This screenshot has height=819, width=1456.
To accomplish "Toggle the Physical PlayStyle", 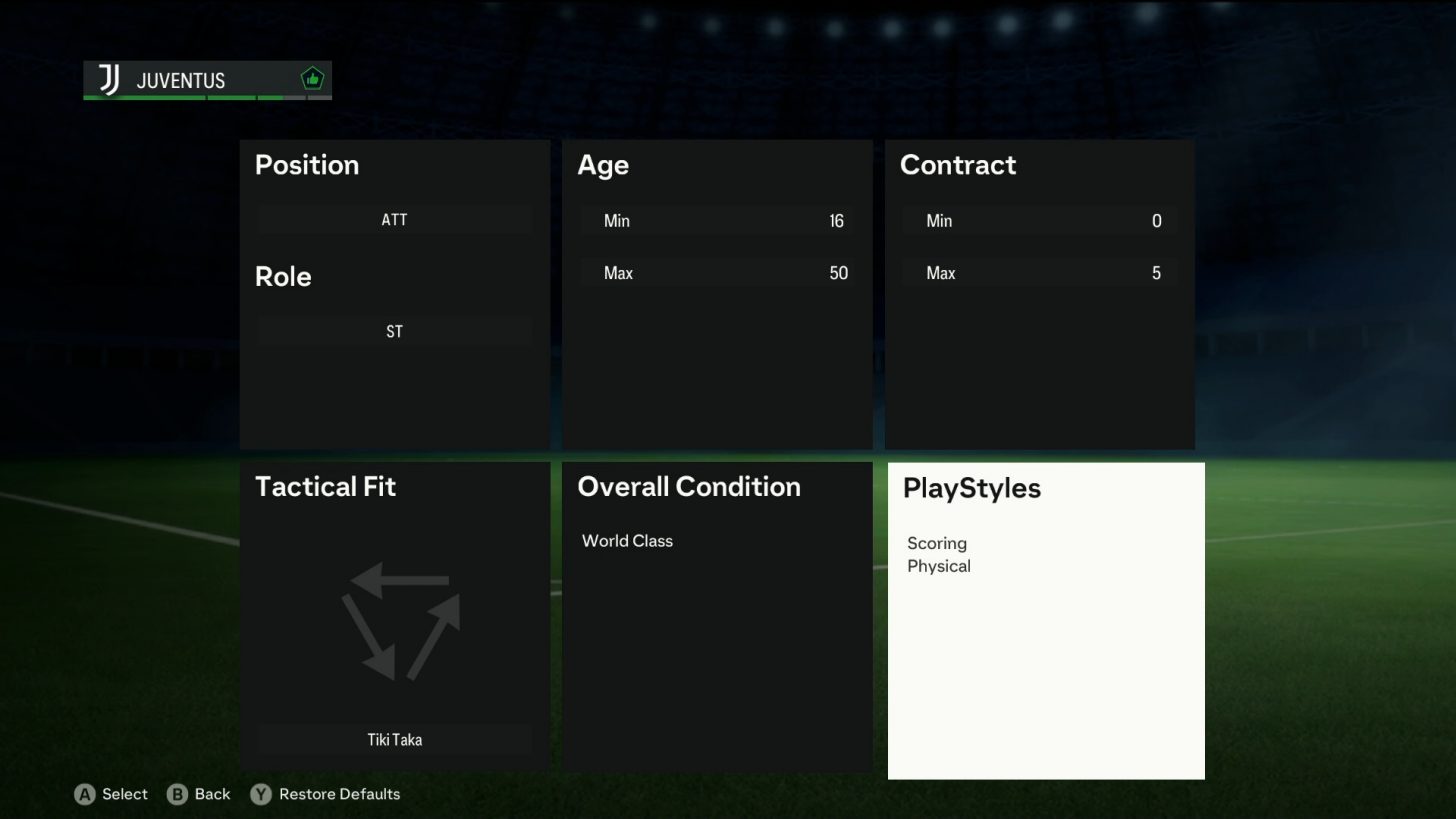I will [x=938, y=566].
